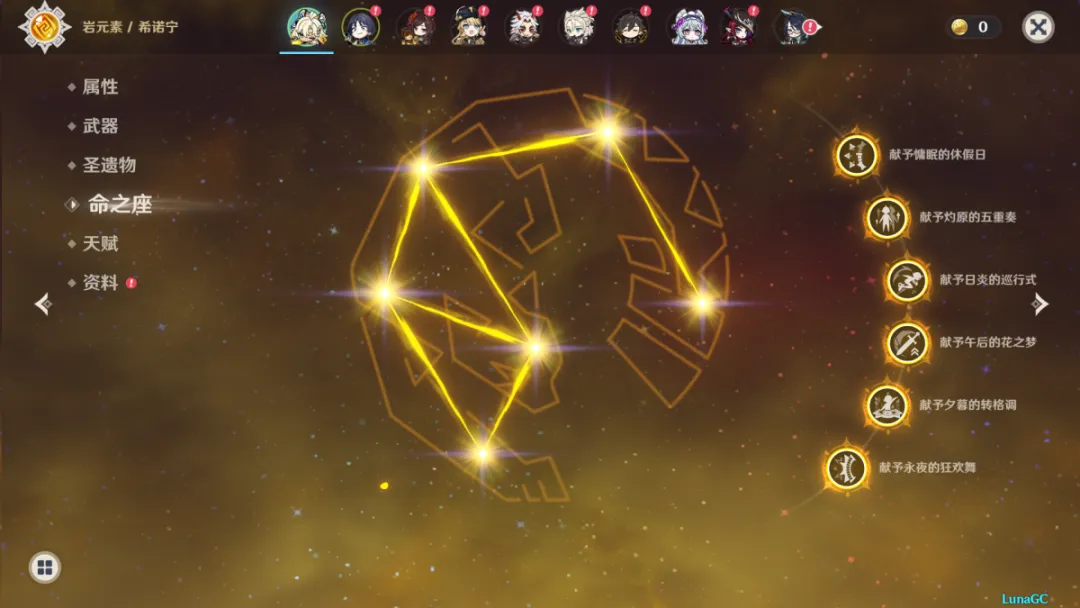The height and width of the screenshot is (608, 1080).
Task: Switch to the previous character with left arrow
Action: [x=42, y=304]
